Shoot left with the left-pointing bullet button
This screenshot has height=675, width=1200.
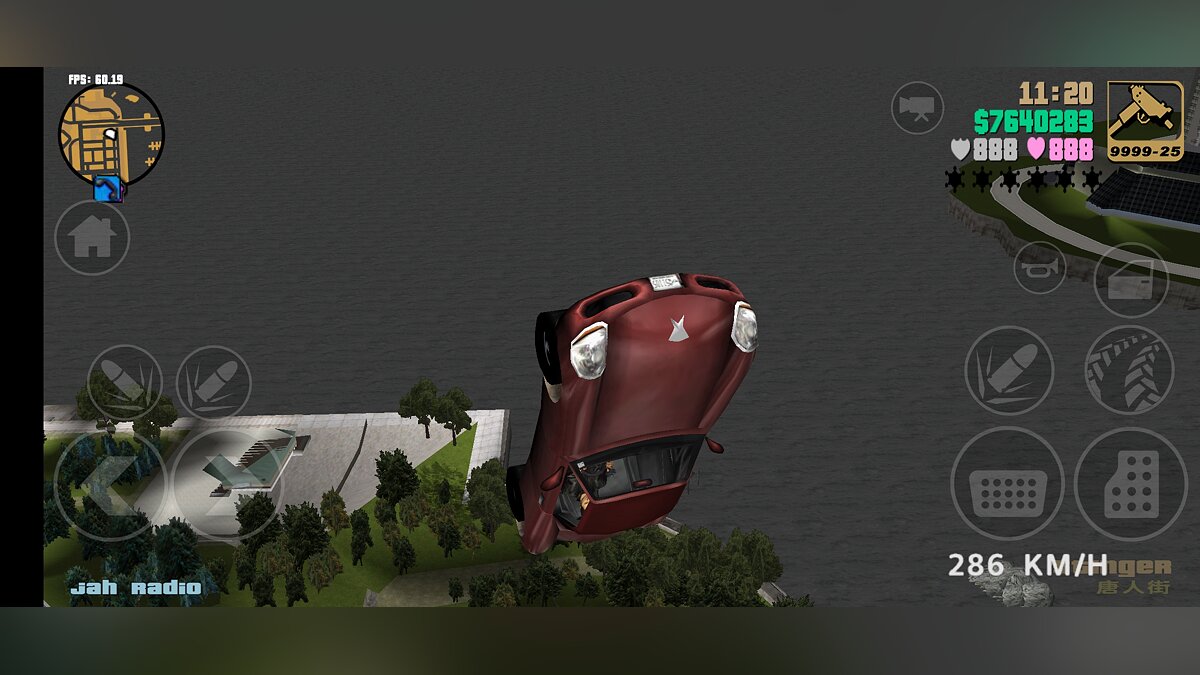click(x=125, y=383)
